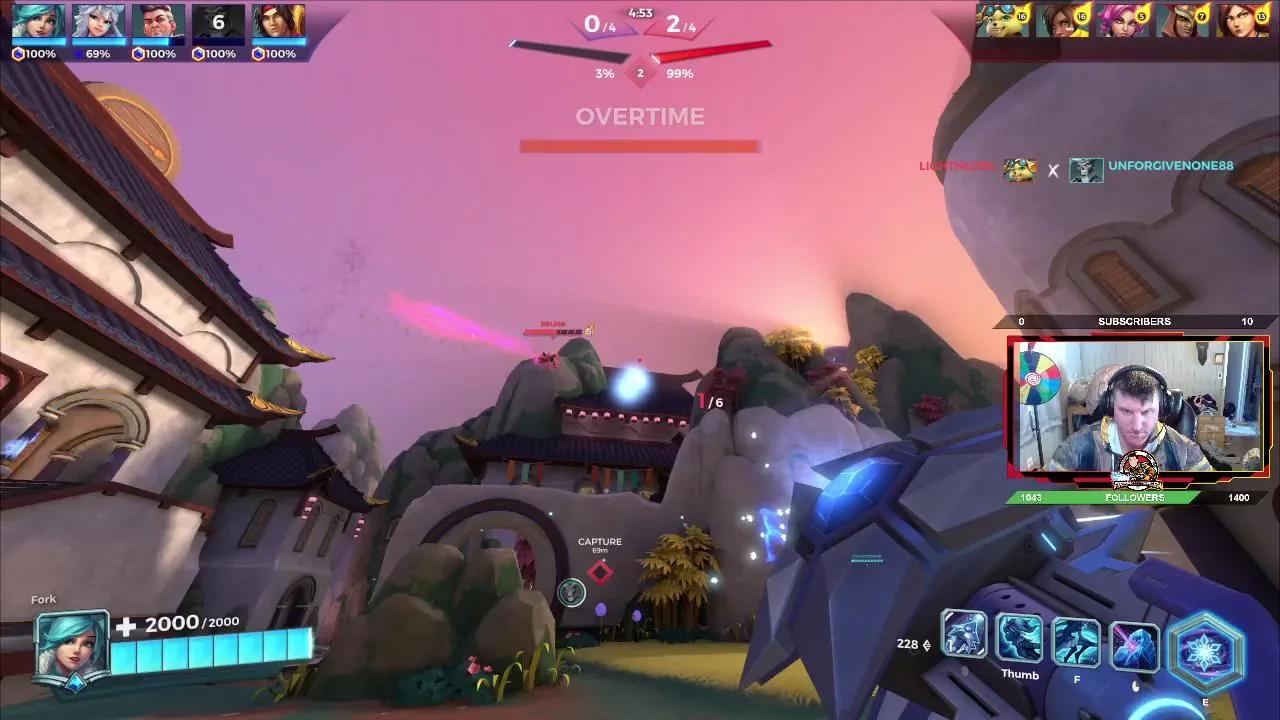
Task: Select the teammate portrait with glasses
Action: click(158, 22)
